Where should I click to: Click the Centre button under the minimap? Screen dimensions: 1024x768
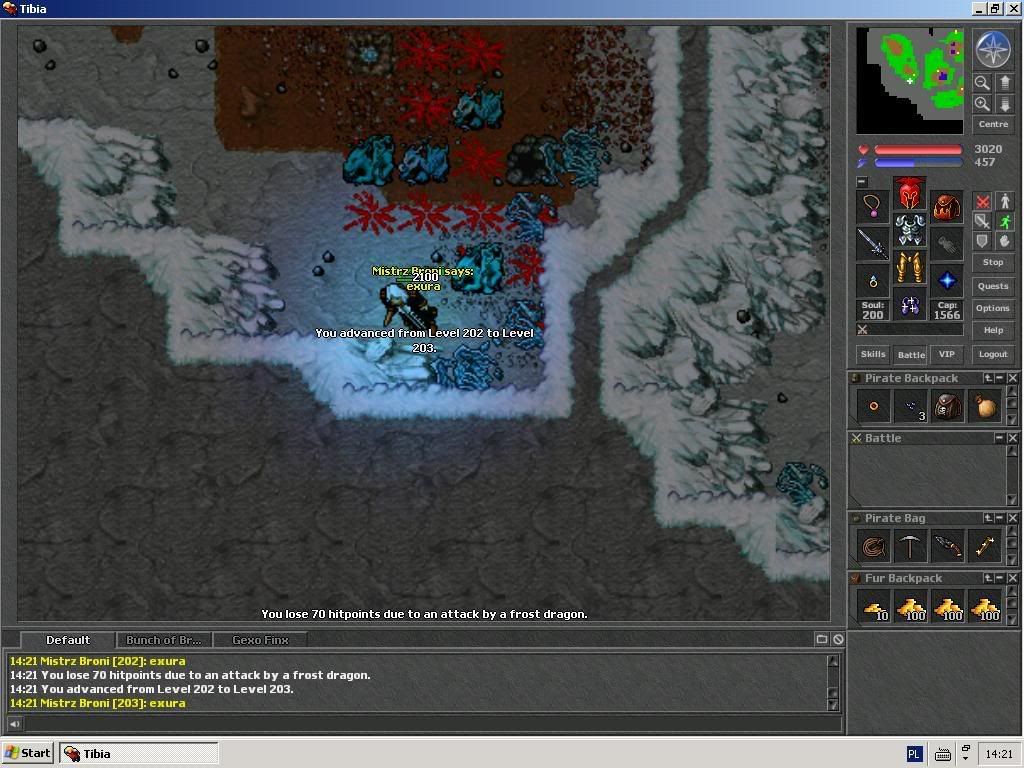[x=993, y=124]
